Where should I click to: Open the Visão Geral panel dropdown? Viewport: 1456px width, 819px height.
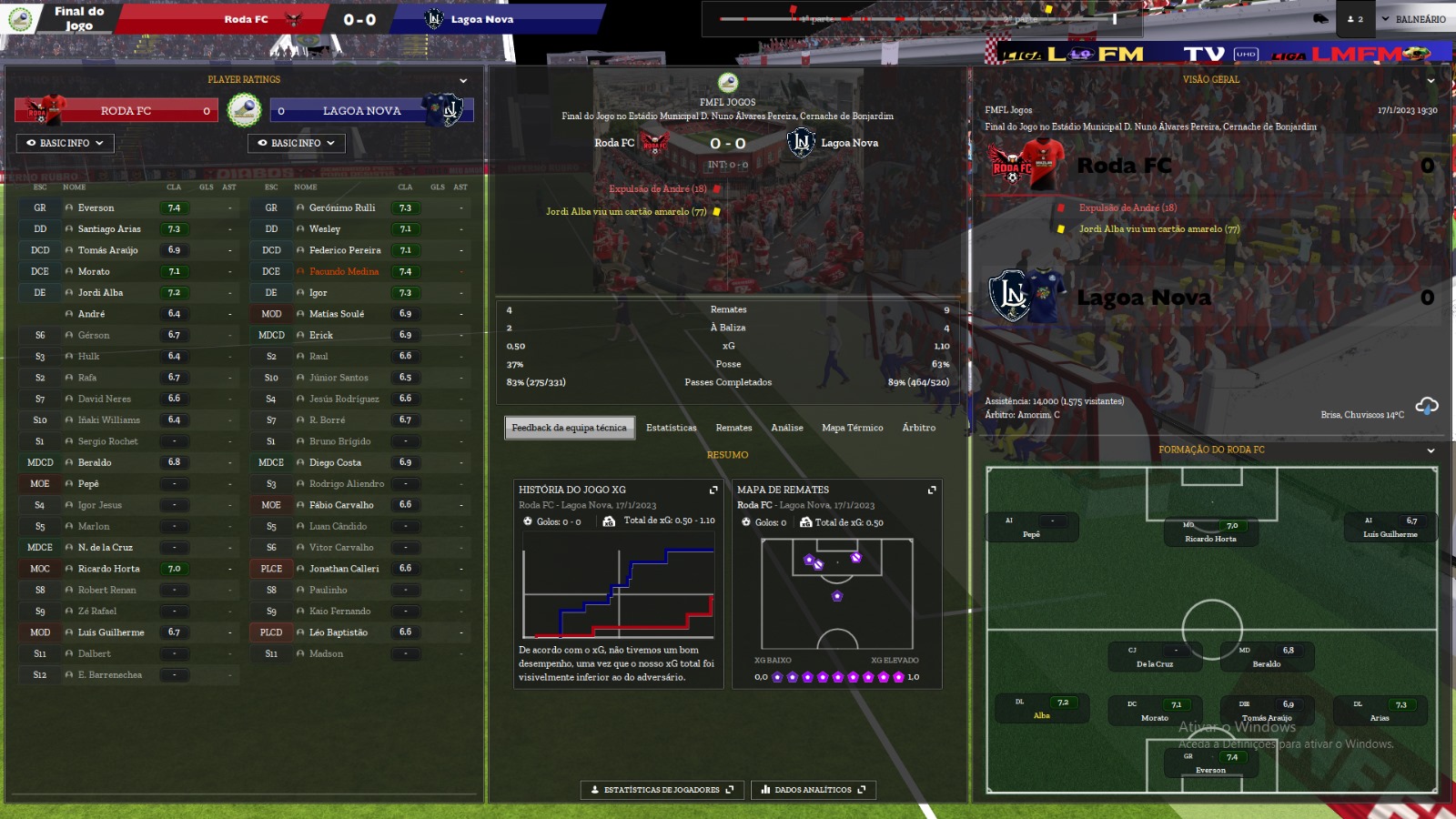click(1431, 80)
